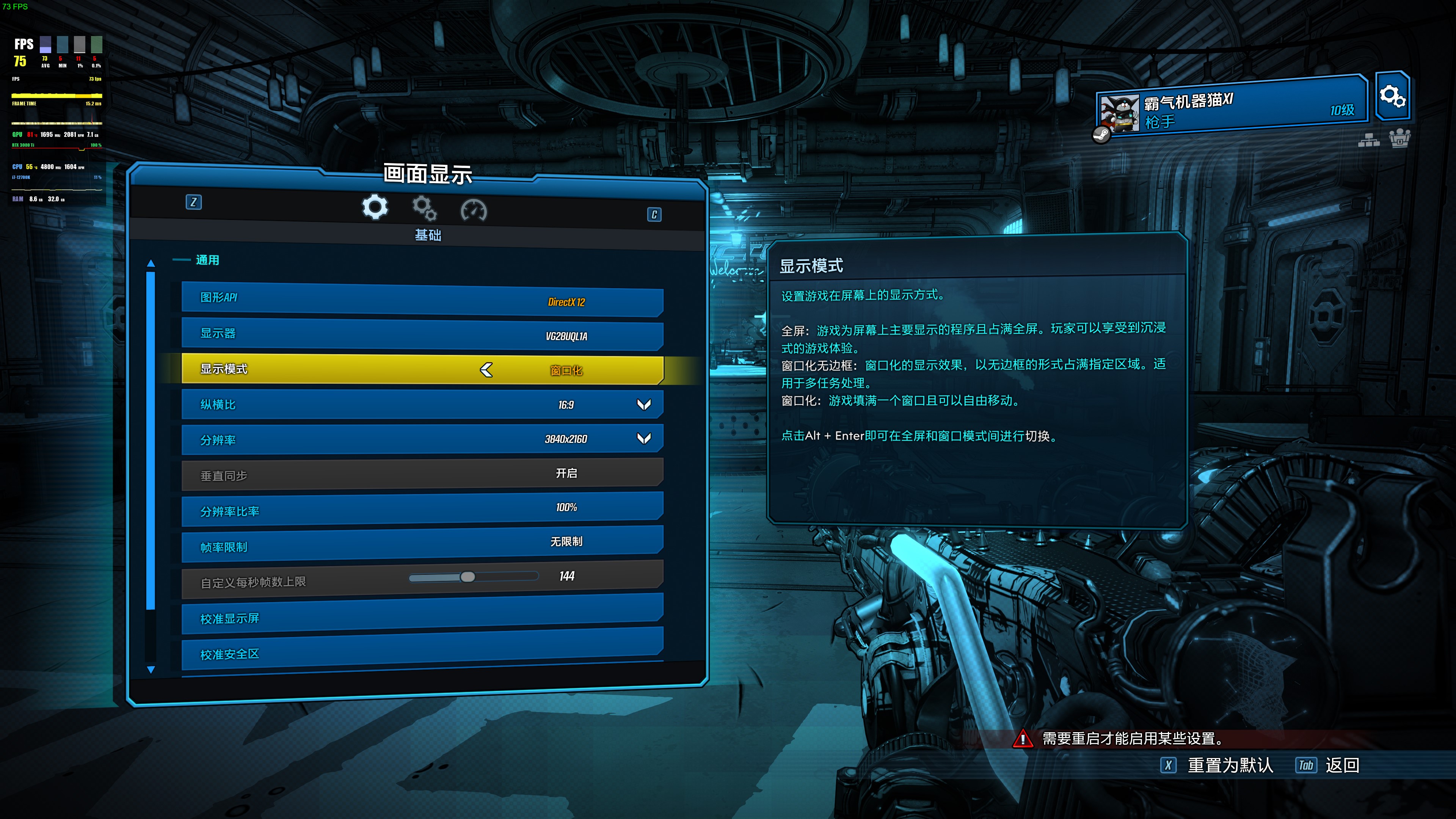Image resolution: width=1456 pixels, height=819 pixels.
Task: Click the 自定义每秒帧数上限 slider handle
Action: coord(468,576)
